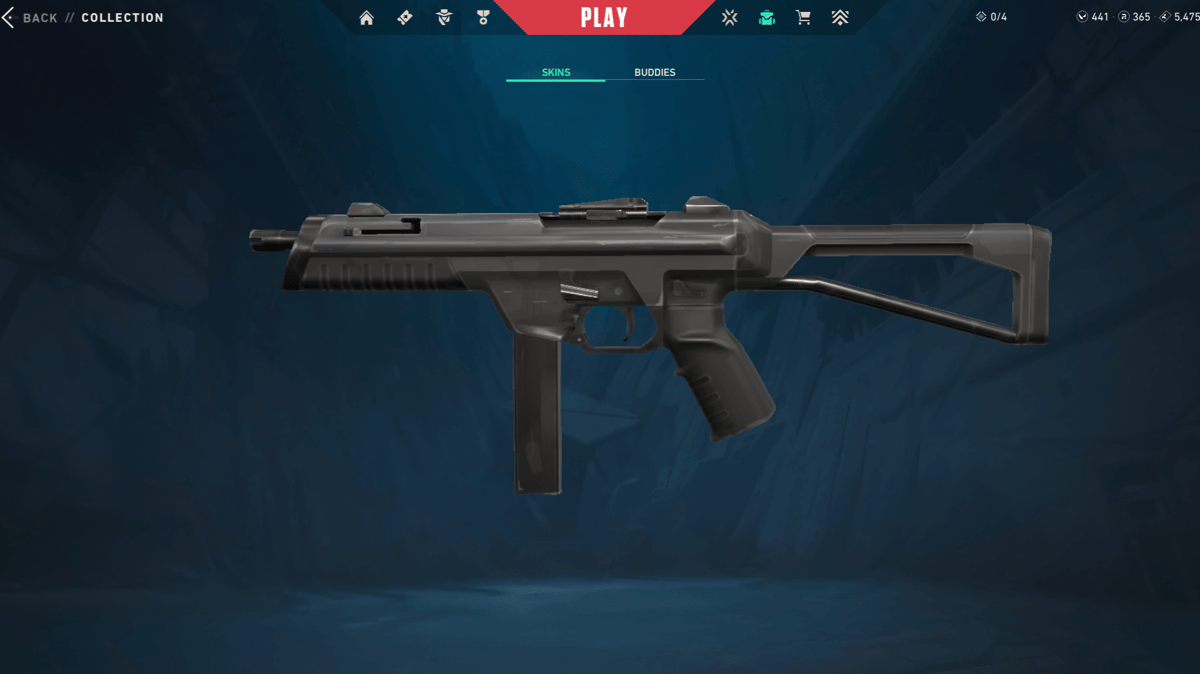Switch to the Skins tab
Viewport: 1200px width, 674px height.
click(556, 73)
